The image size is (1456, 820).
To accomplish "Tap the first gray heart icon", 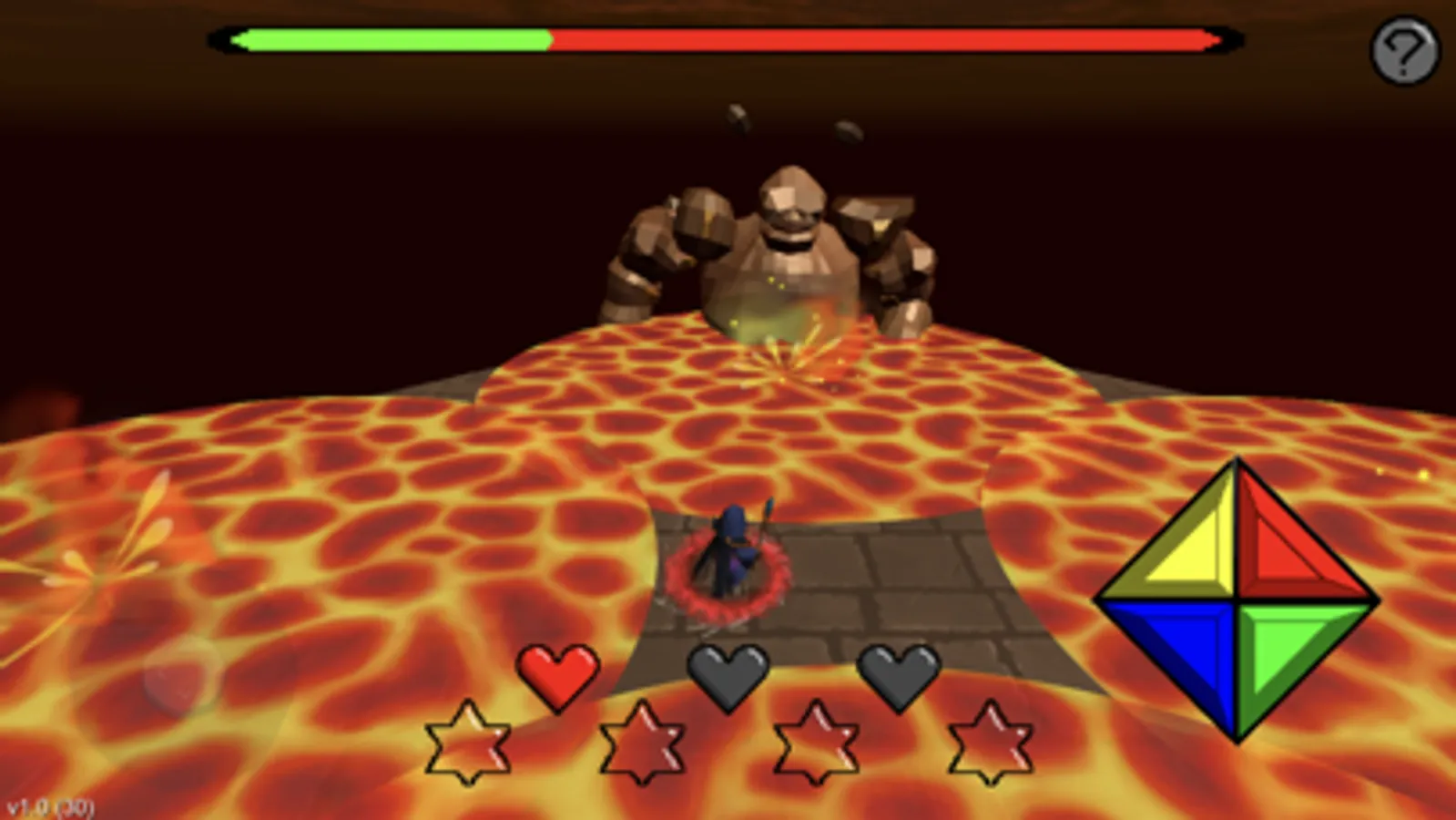I will tap(728, 674).
